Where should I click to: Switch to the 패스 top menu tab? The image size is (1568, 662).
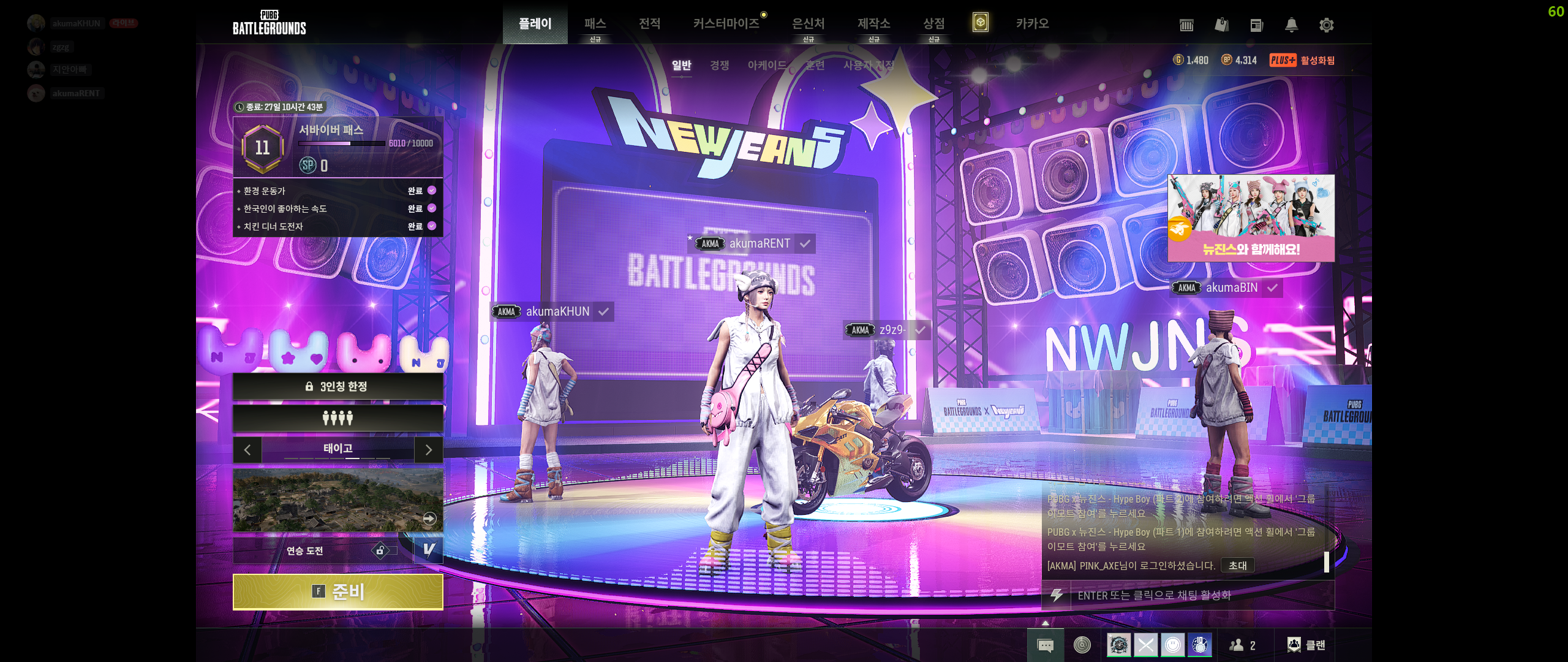595,25
